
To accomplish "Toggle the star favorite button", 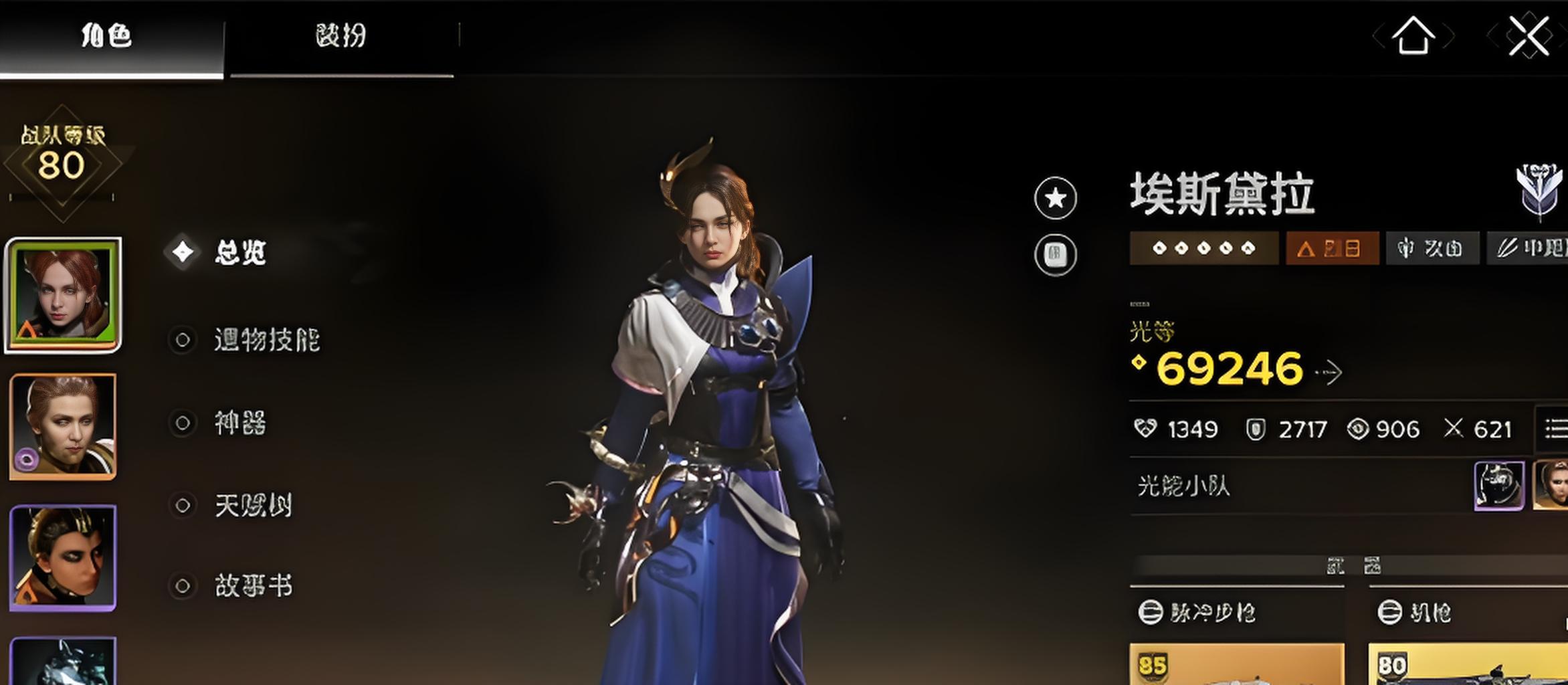I will coord(1055,198).
